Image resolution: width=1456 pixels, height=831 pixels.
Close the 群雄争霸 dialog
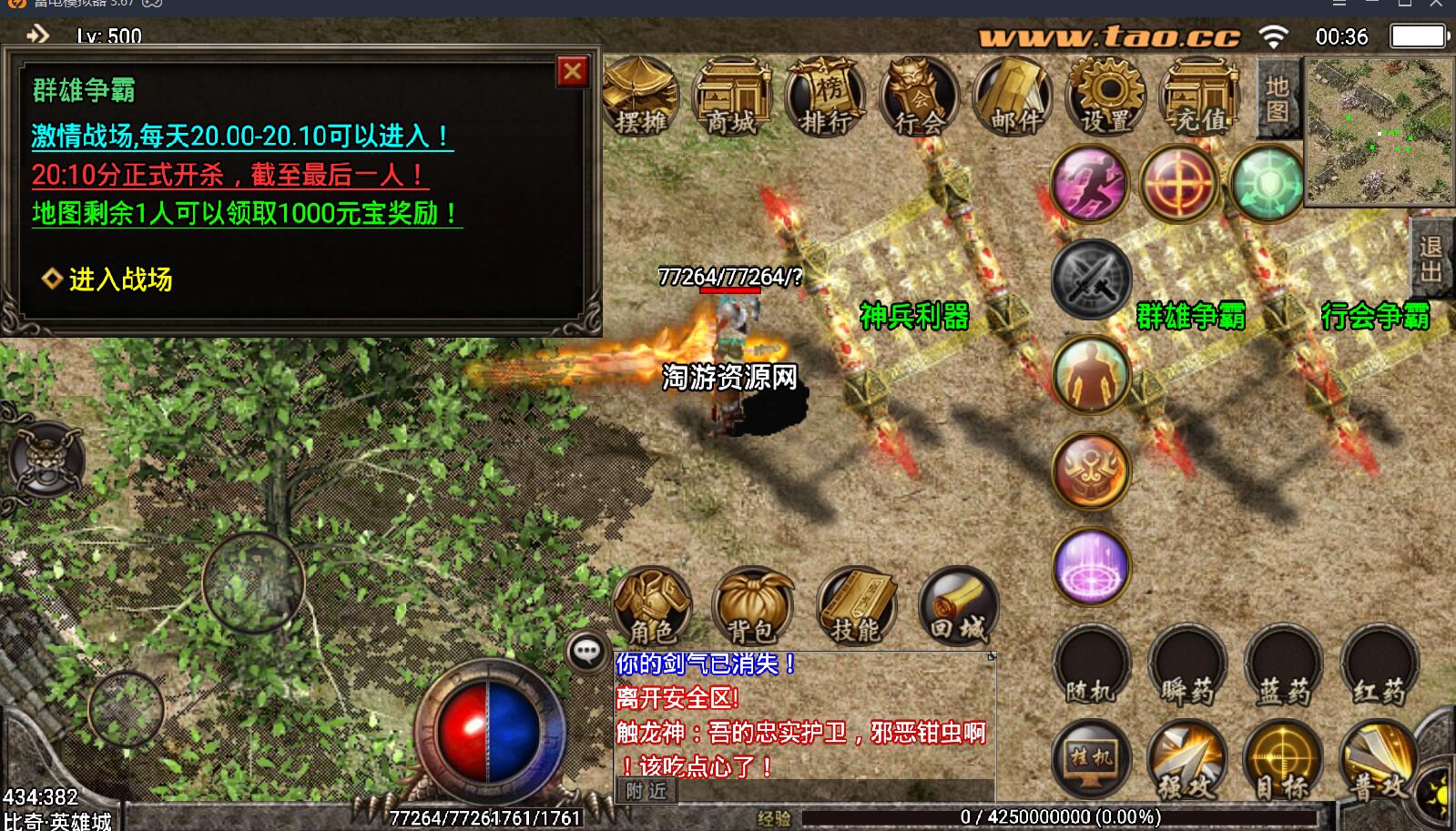click(x=572, y=71)
